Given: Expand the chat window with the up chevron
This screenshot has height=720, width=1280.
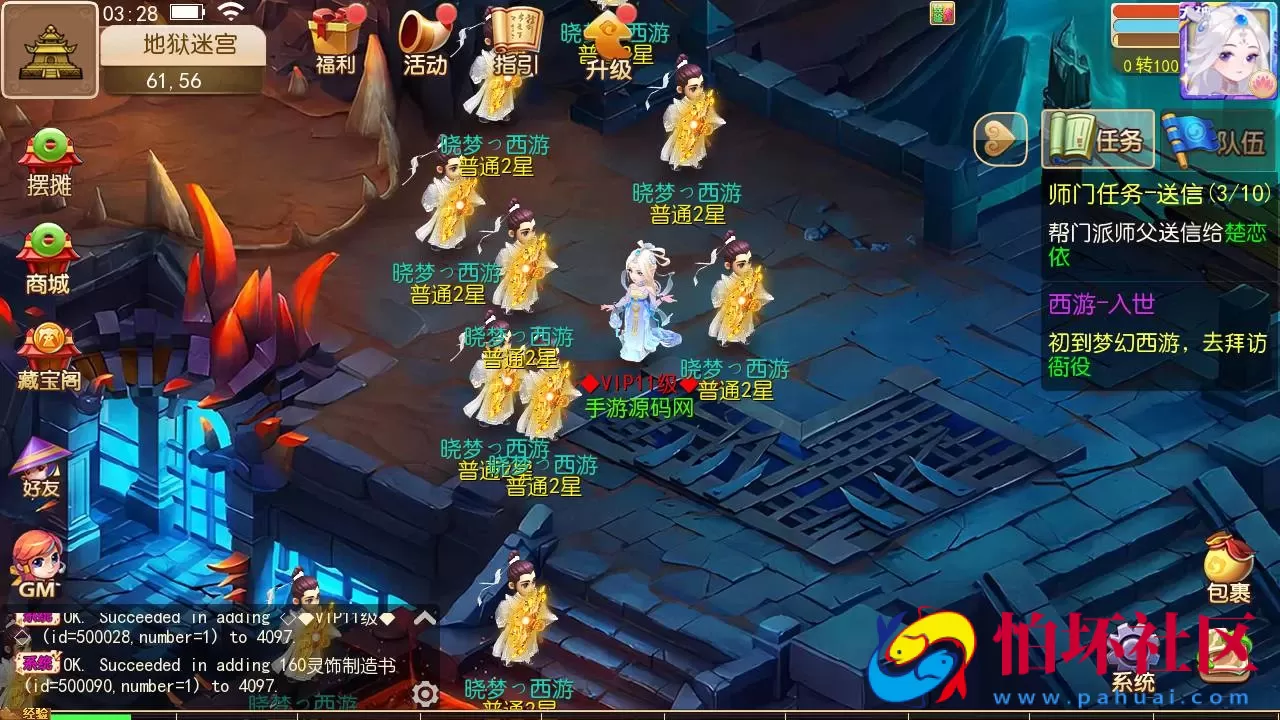Looking at the screenshot, I should click(x=424, y=616).
